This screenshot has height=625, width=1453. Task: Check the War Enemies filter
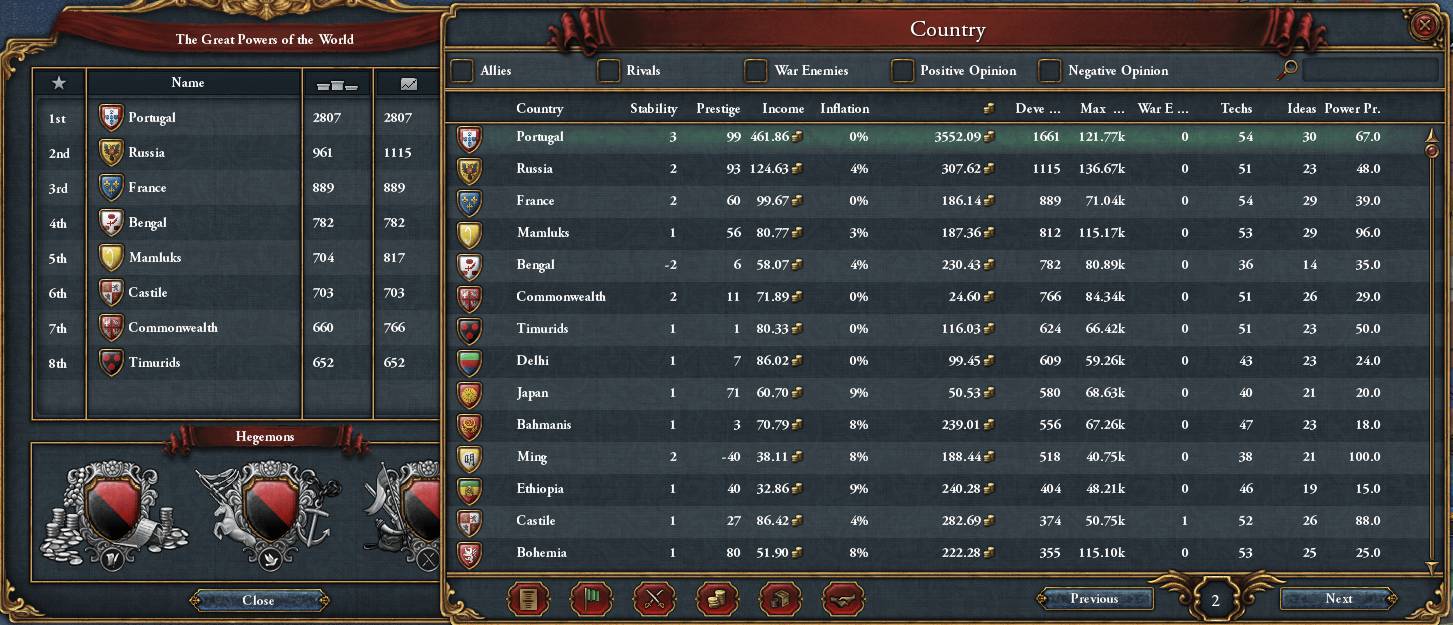(756, 71)
